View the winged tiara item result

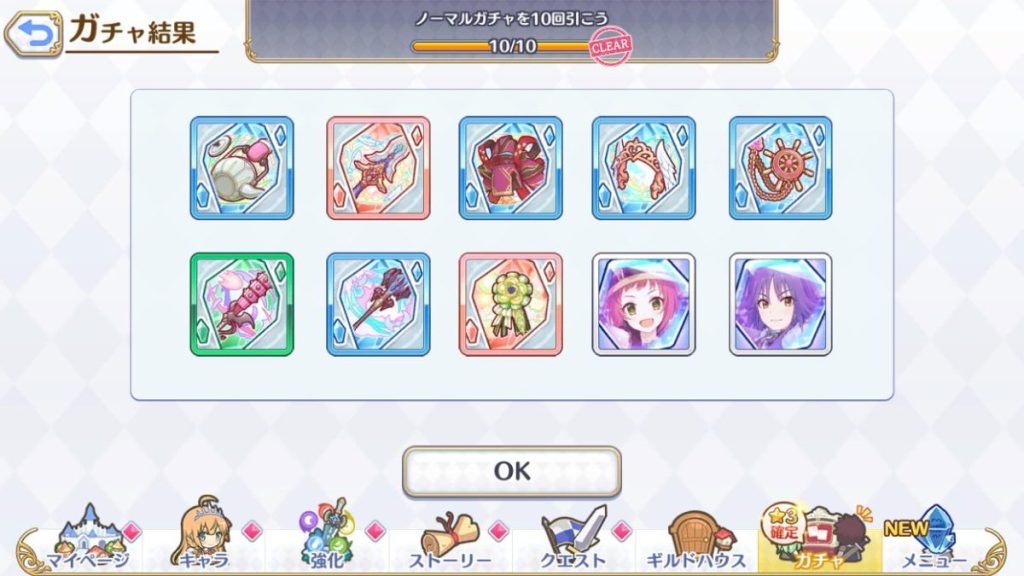point(644,168)
